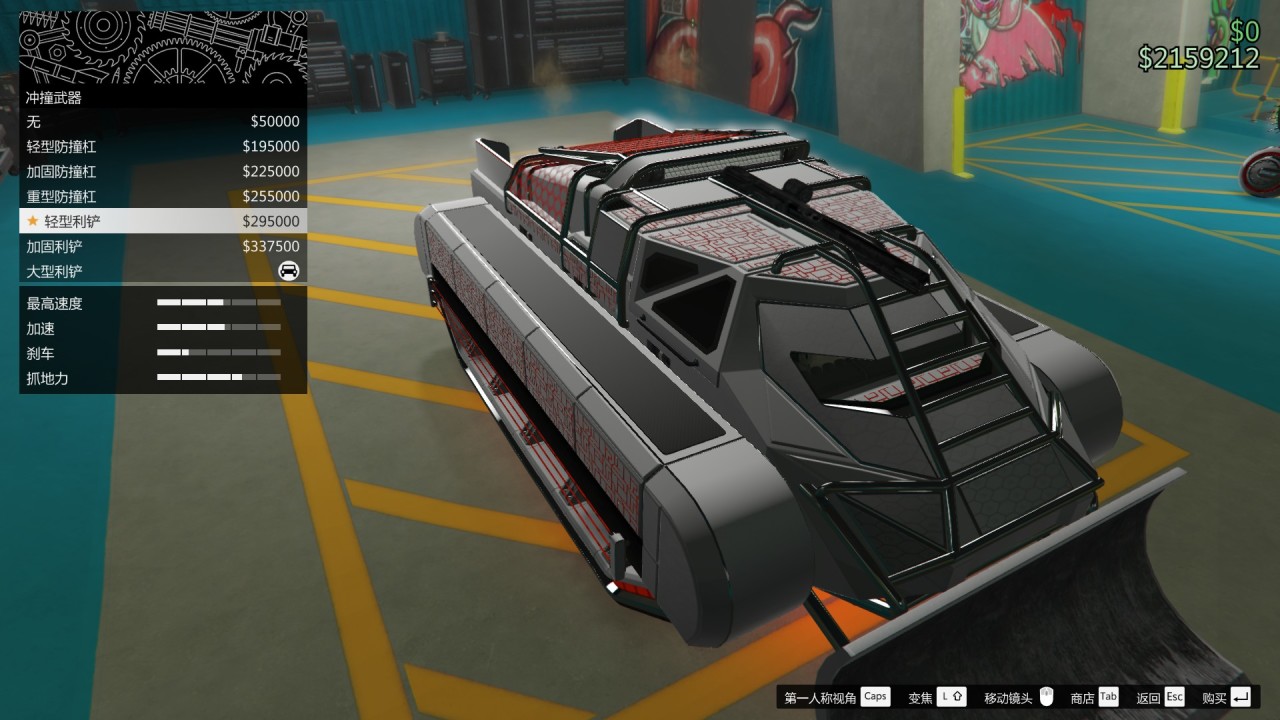1280x720 pixels.
Task: Click the Tab key icon for 商店
Action: pos(1107,697)
